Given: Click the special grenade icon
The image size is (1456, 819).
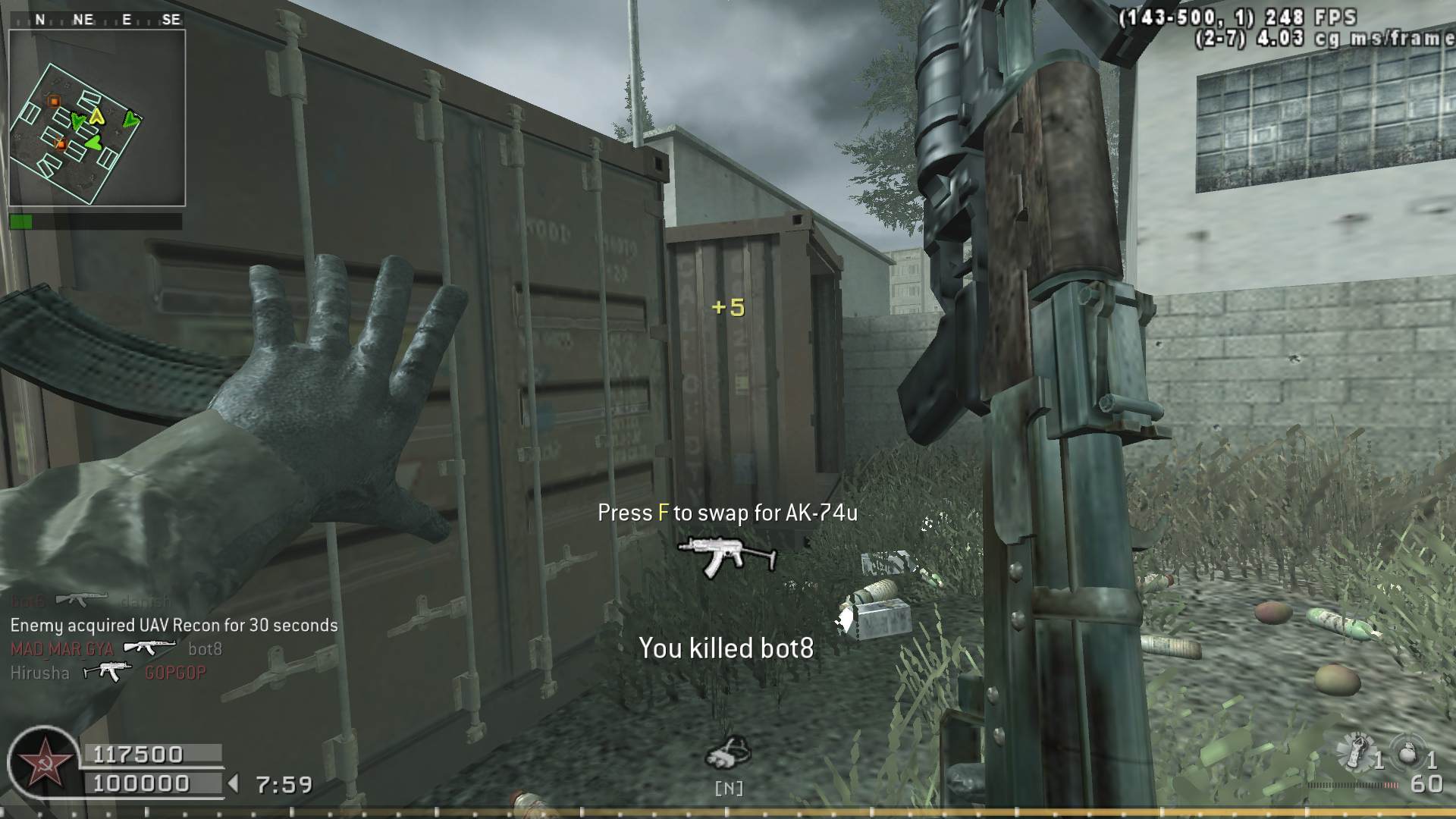Looking at the screenshot, I should (x=1355, y=752).
